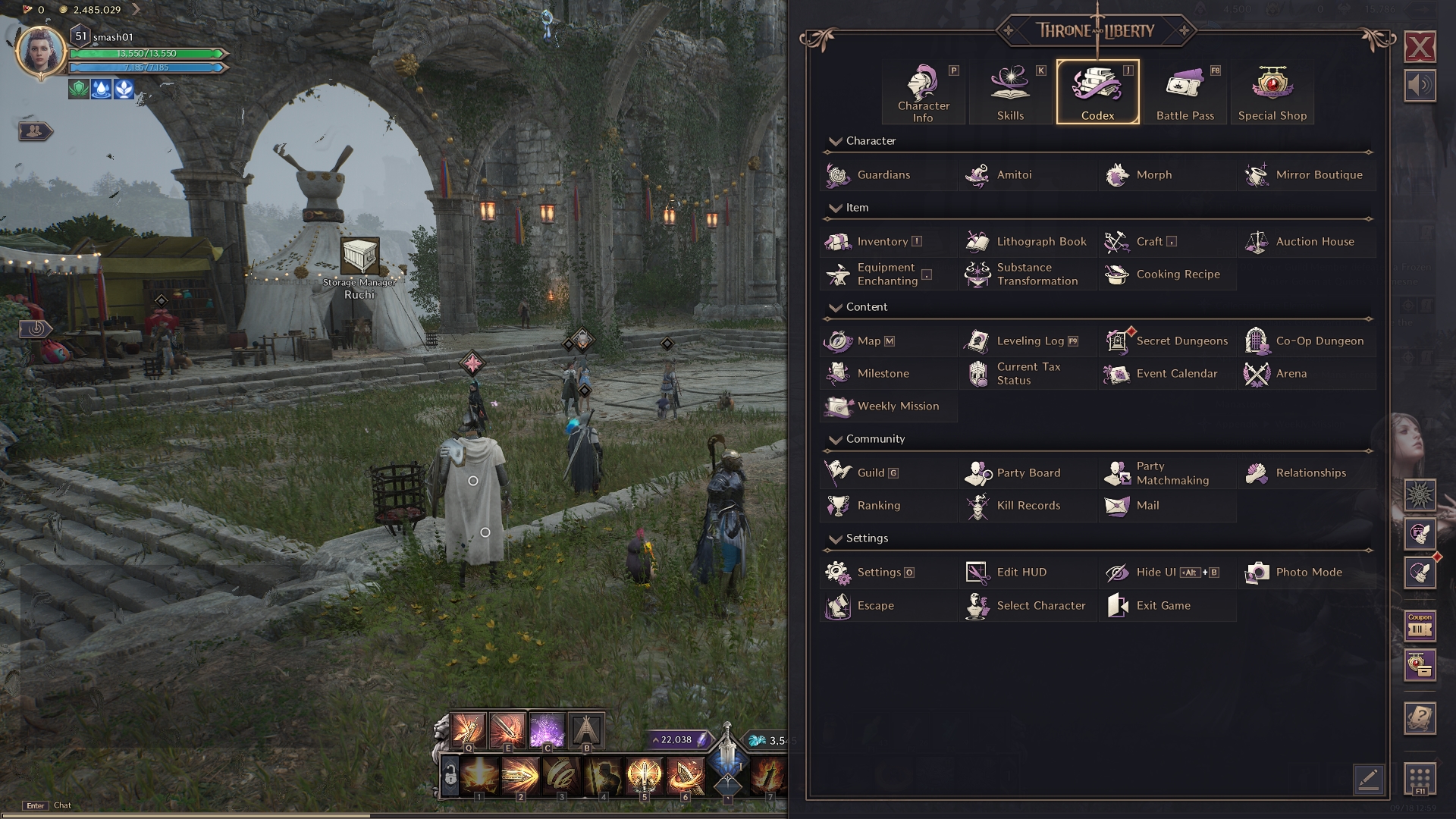Screen dimensions: 1456x819
Task: Open Character Info panel
Action: [x=923, y=93]
